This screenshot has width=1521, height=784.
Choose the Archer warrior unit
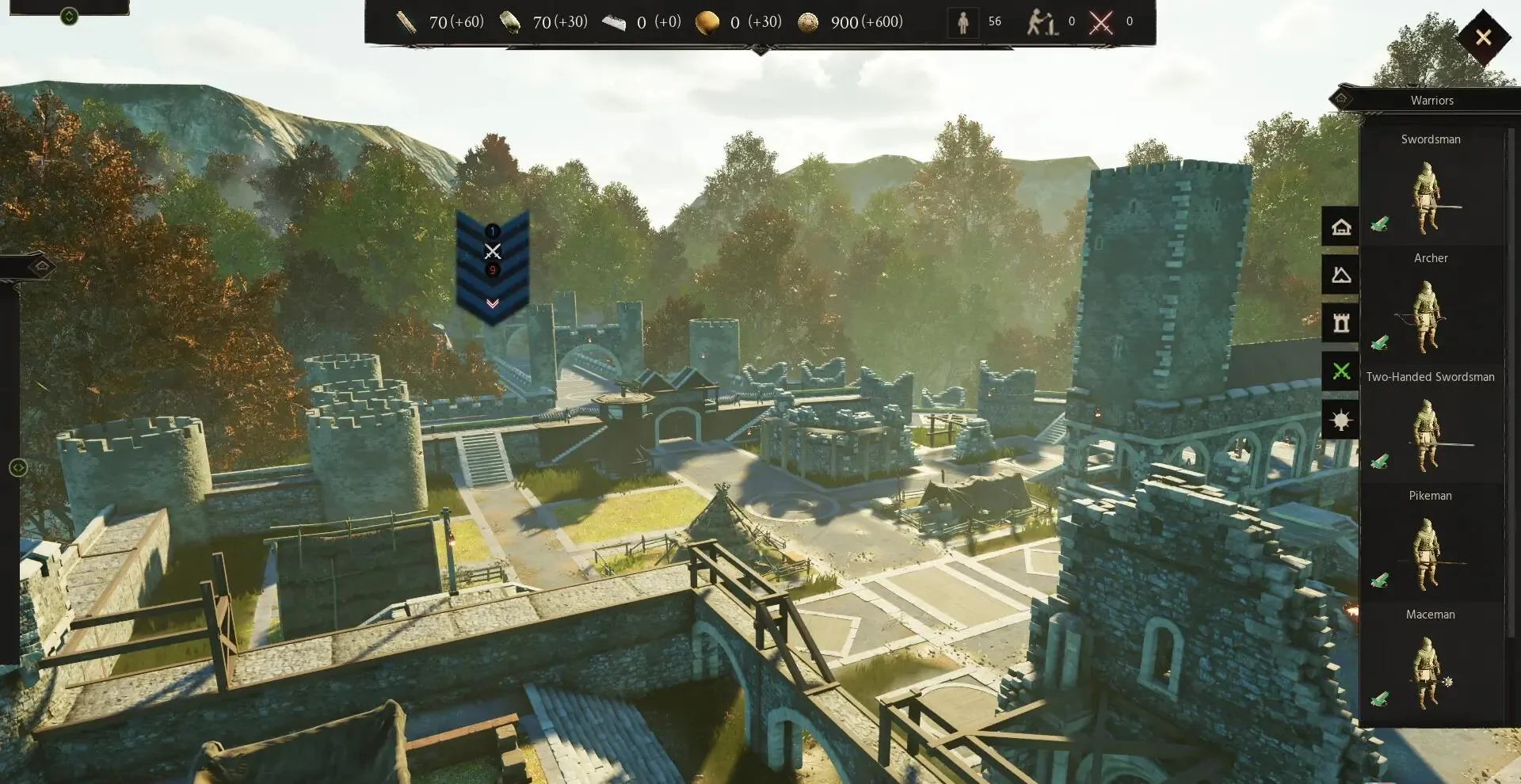pos(1430,309)
